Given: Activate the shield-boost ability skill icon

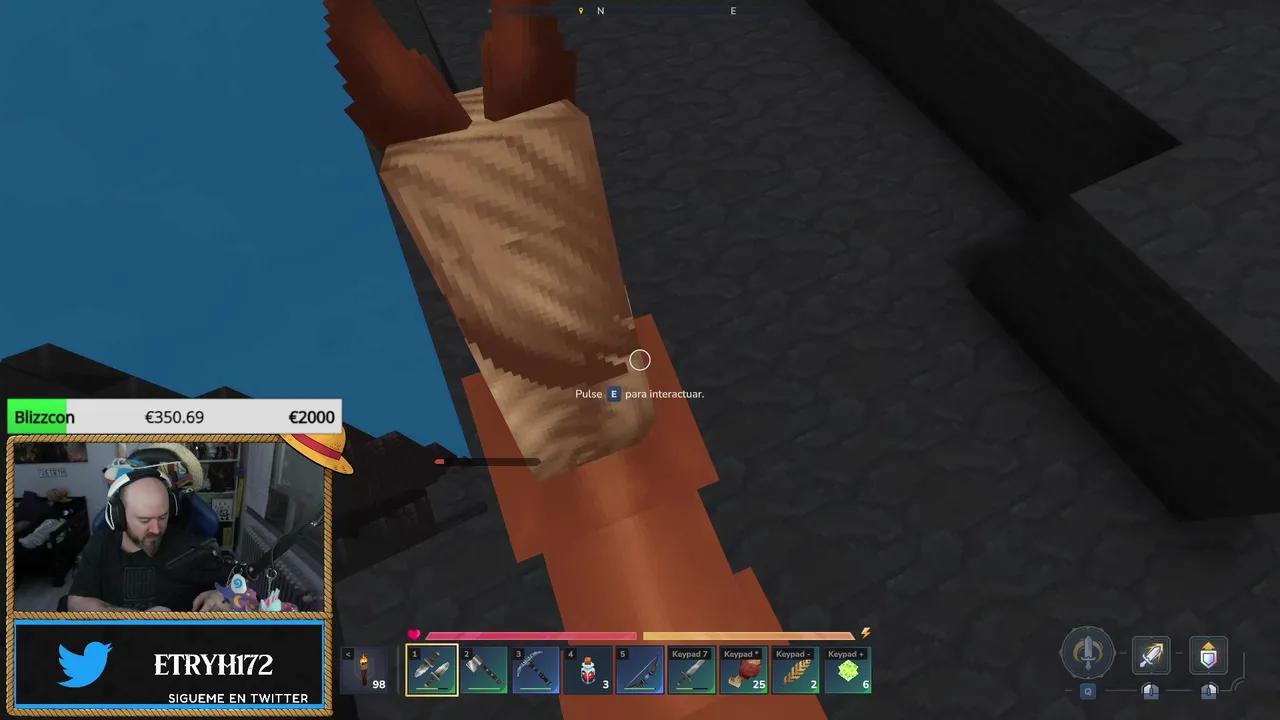Looking at the screenshot, I should 1207,655.
